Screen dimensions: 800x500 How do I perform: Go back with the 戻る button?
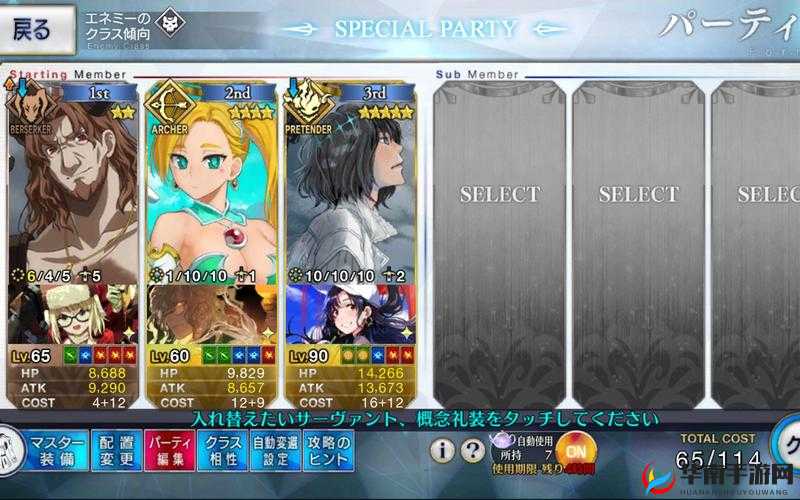(x=38, y=30)
